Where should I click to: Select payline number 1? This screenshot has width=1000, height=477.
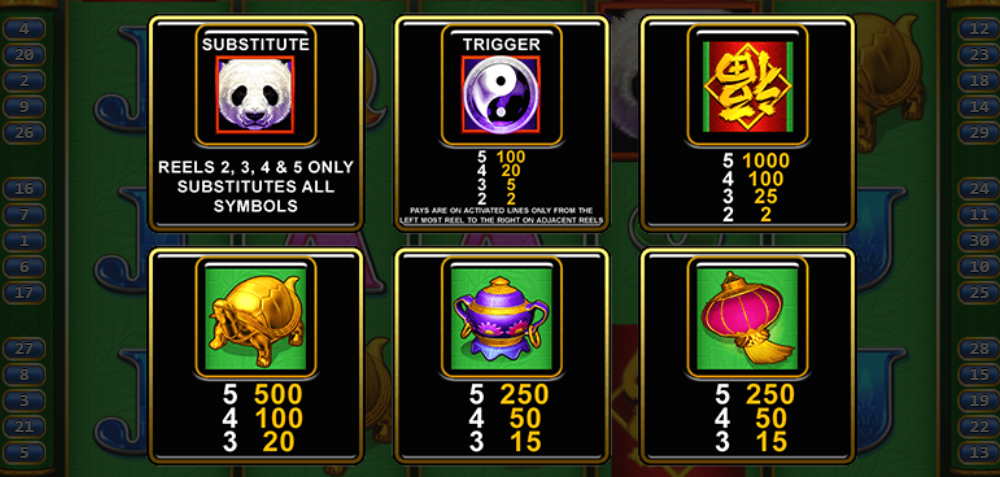pyautogui.click(x=24, y=241)
